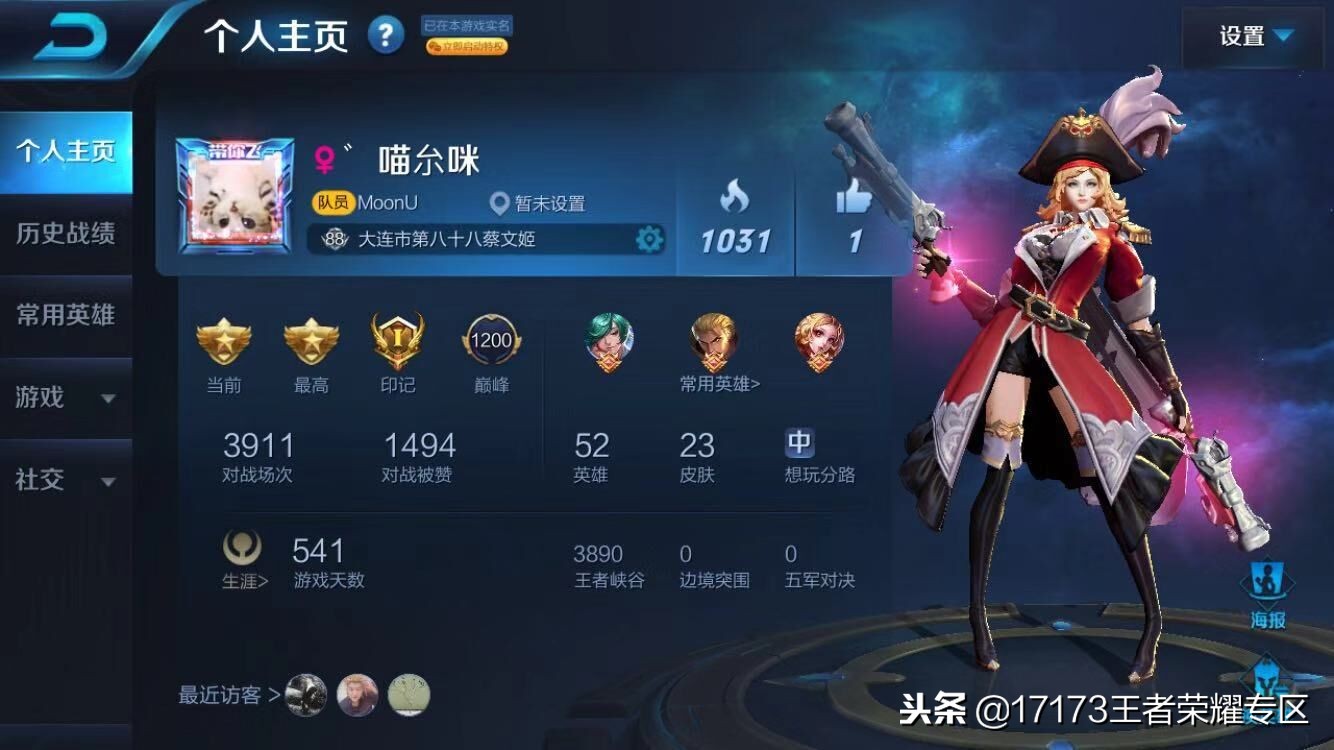This screenshot has height=750, width=1334.
Task: Open the gear icon beside 大连市第八十八蔡文姬
Action: click(650, 238)
